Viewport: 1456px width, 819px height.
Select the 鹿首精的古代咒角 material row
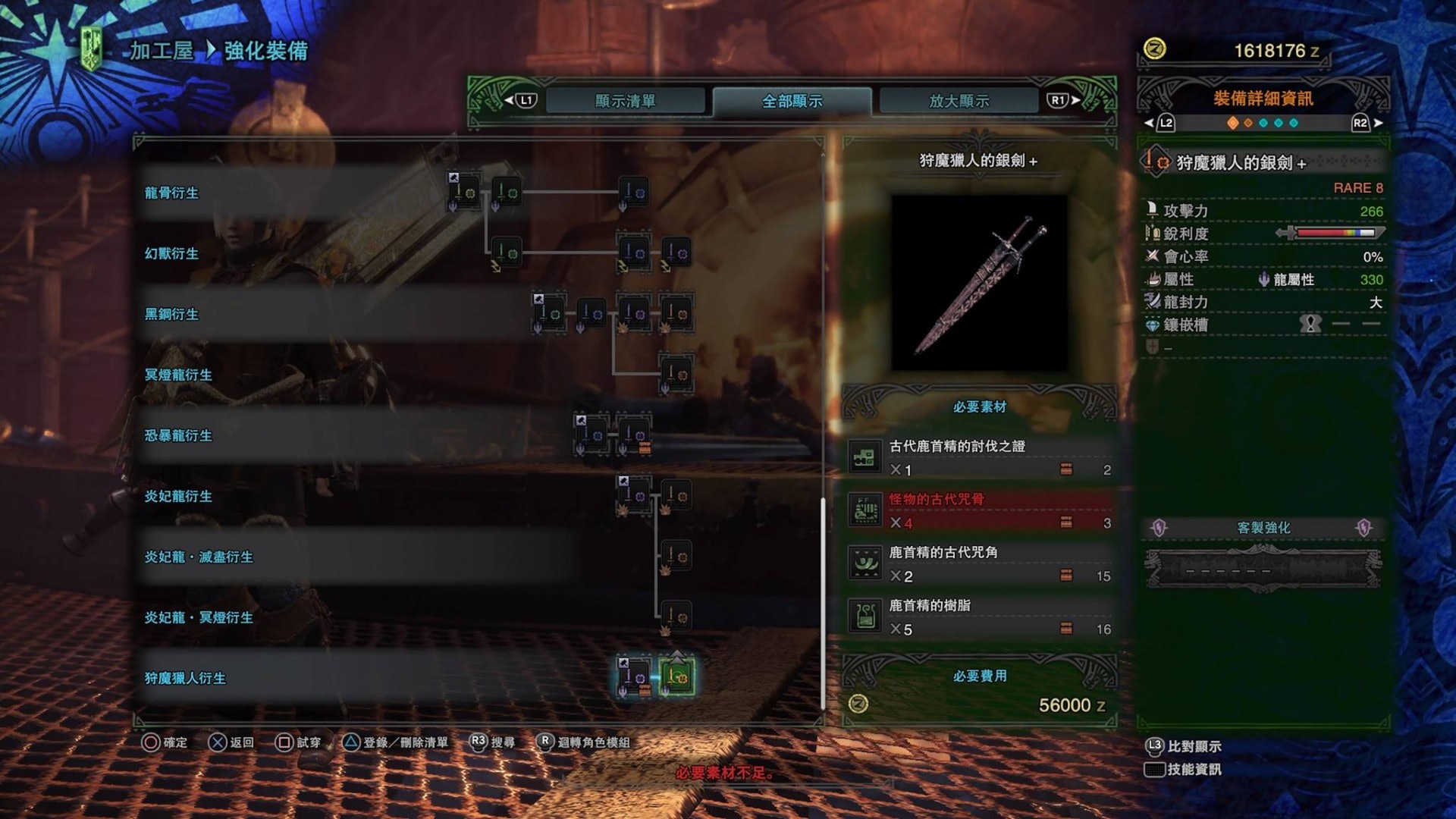tap(980, 564)
